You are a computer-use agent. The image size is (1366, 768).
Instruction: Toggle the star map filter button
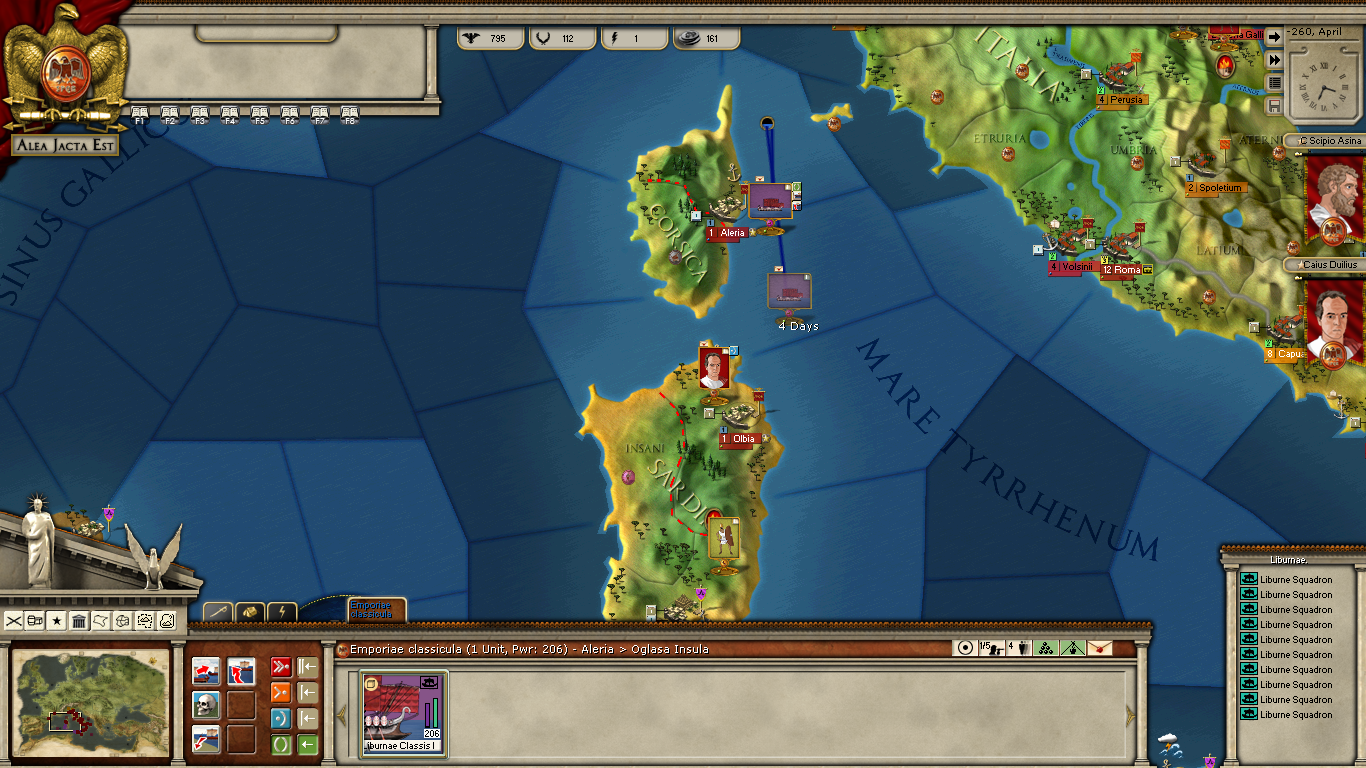tap(57, 621)
